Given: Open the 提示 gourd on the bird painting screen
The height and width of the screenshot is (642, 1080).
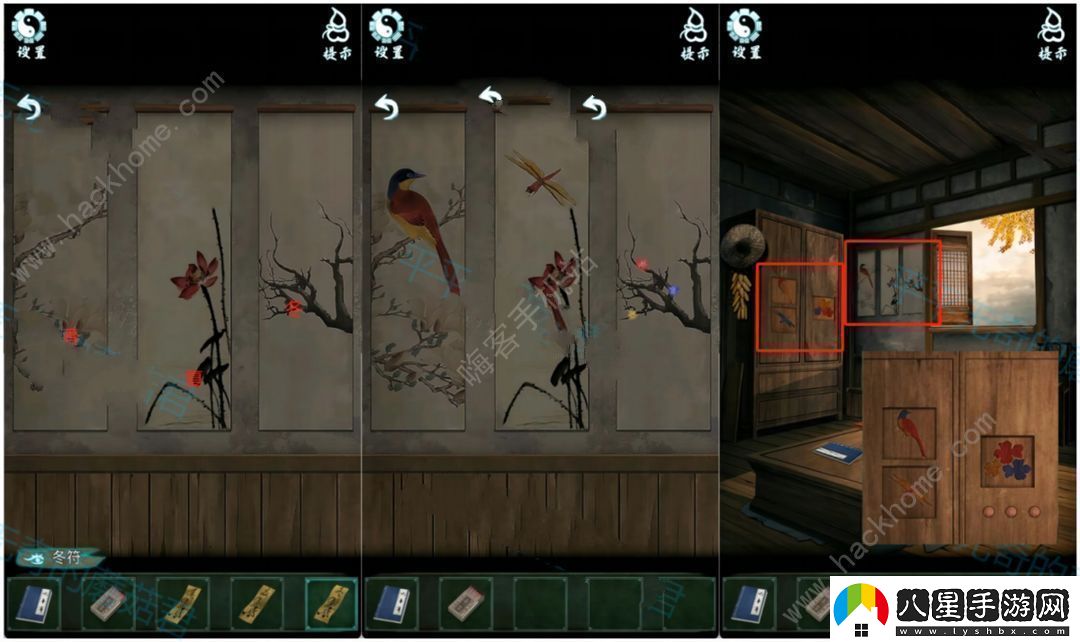Looking at the screenshot, I should [x=695, y=34].
